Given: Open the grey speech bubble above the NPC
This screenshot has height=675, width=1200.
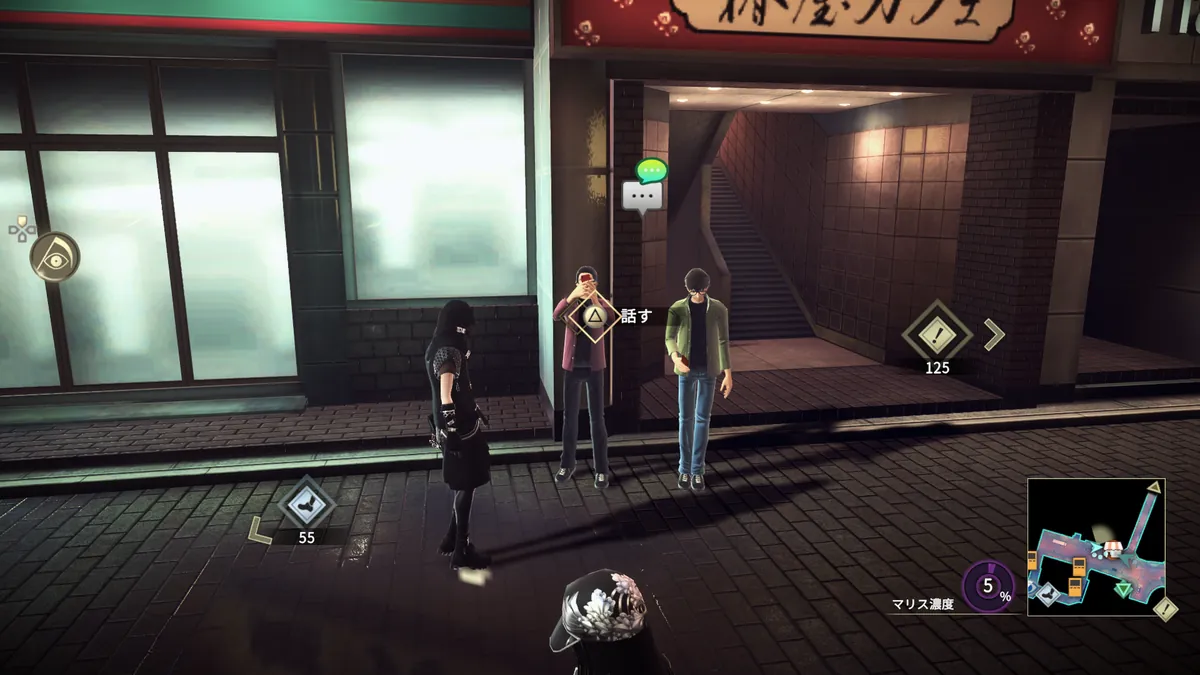Looking at the screenshot, I should (641, 196).
